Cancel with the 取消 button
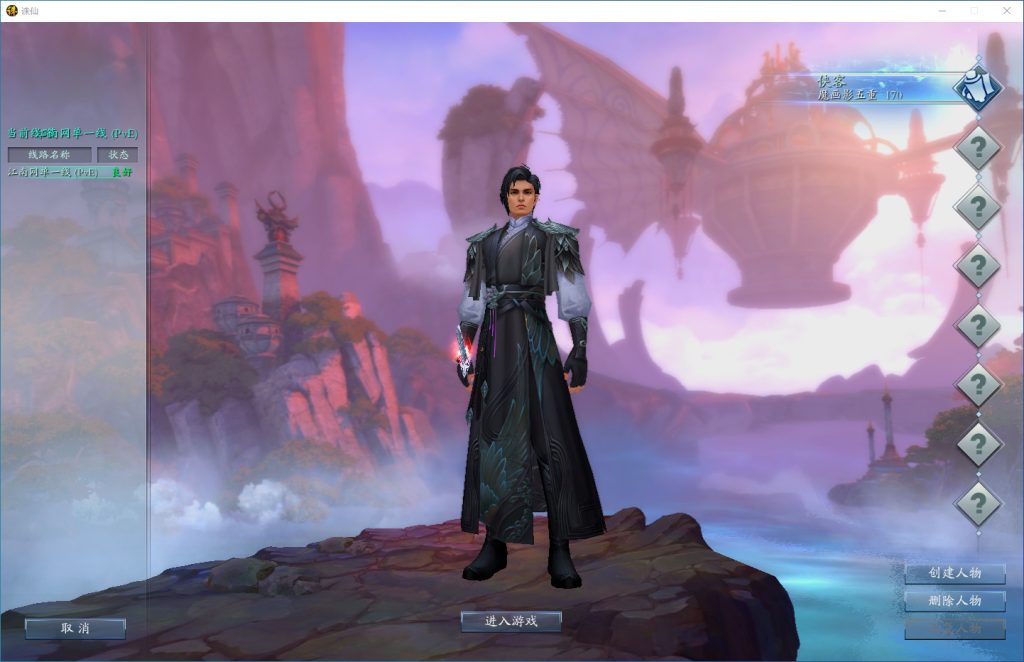 coord(75,628)
